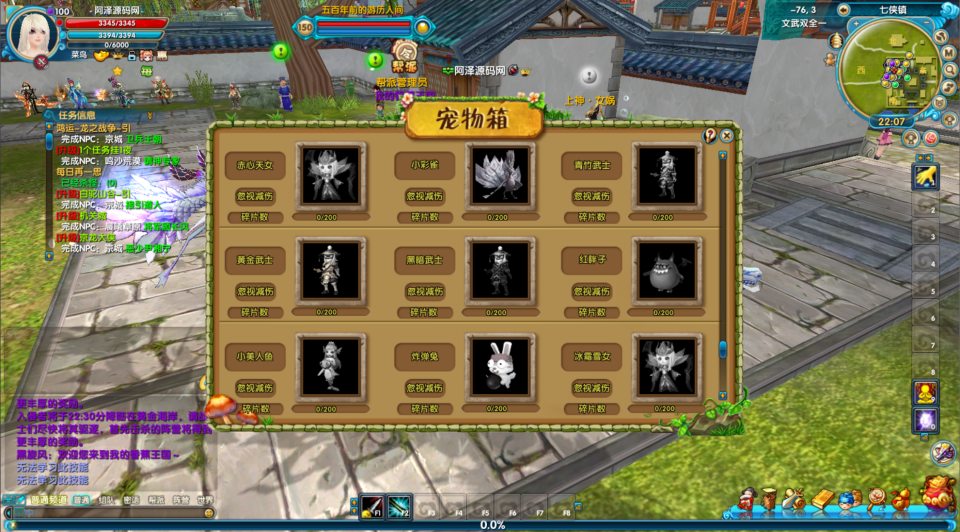Click the pet box scrollbar handle
Viewport: 960px width, 532px height.
(722, 350)
